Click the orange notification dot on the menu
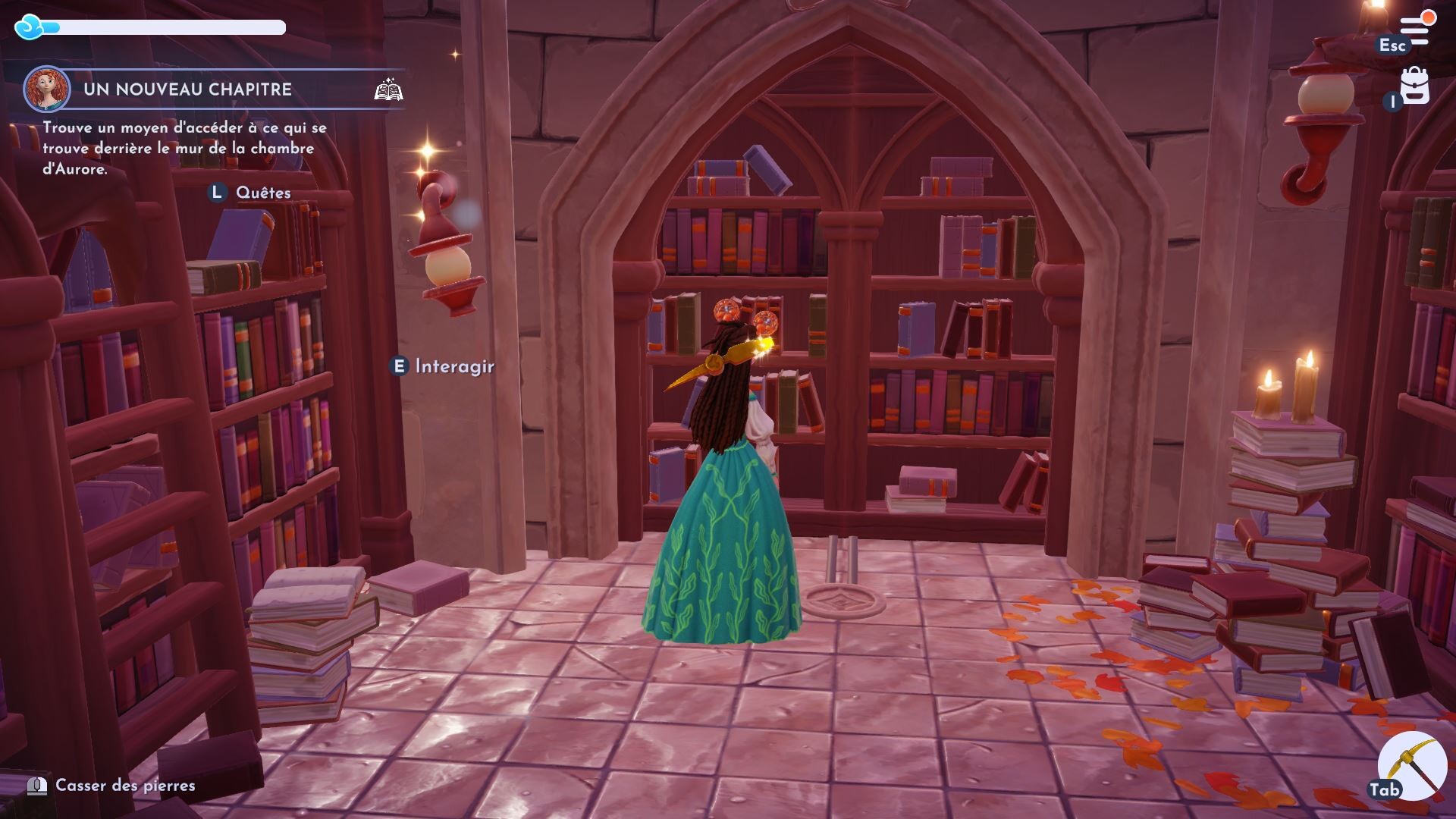The width and height of the screenshot is (1456, 819). click(1428, 17)
